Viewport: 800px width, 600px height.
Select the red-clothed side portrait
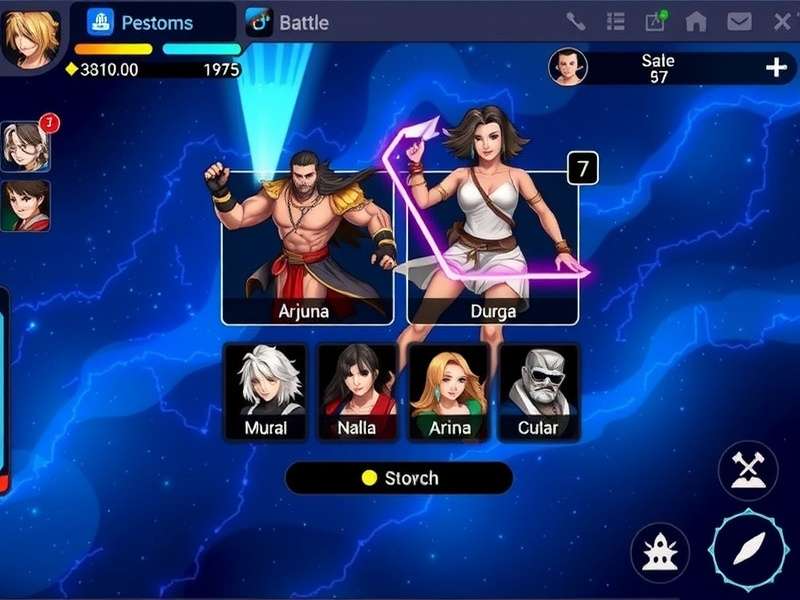[24, 206]
